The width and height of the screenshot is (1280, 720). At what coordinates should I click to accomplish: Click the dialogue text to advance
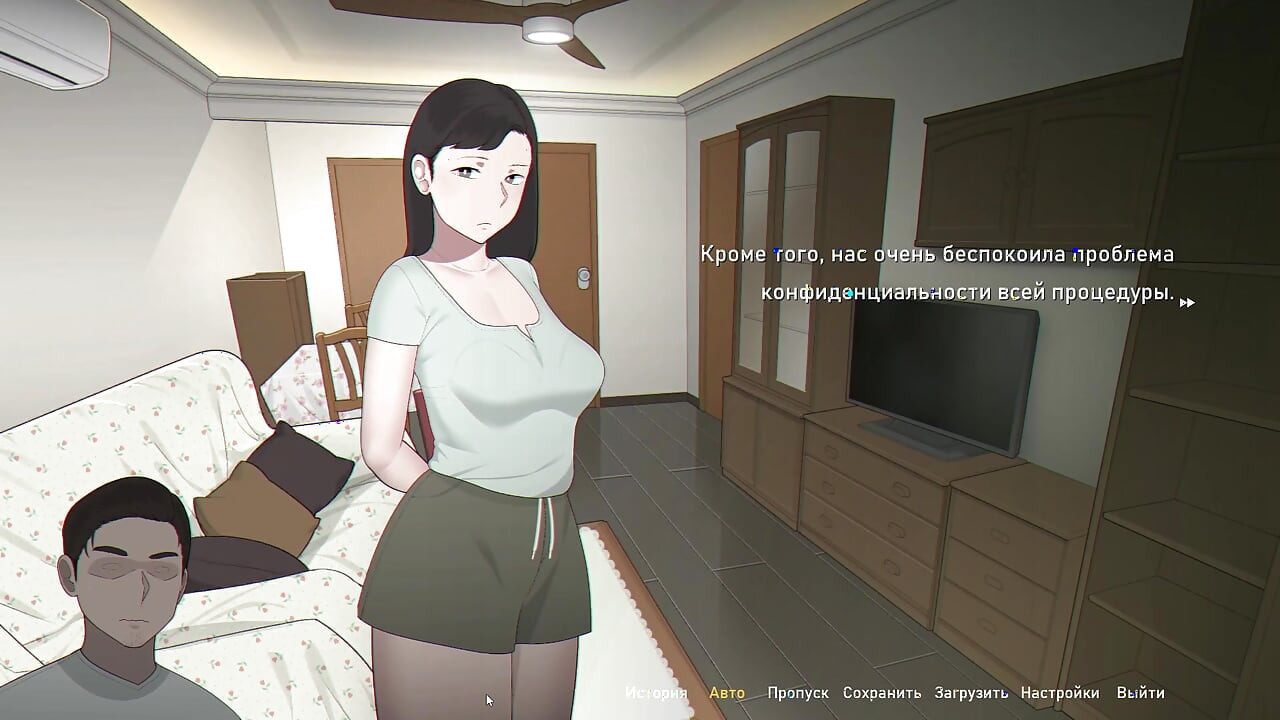pyautogui.click(x=940, y=275)
